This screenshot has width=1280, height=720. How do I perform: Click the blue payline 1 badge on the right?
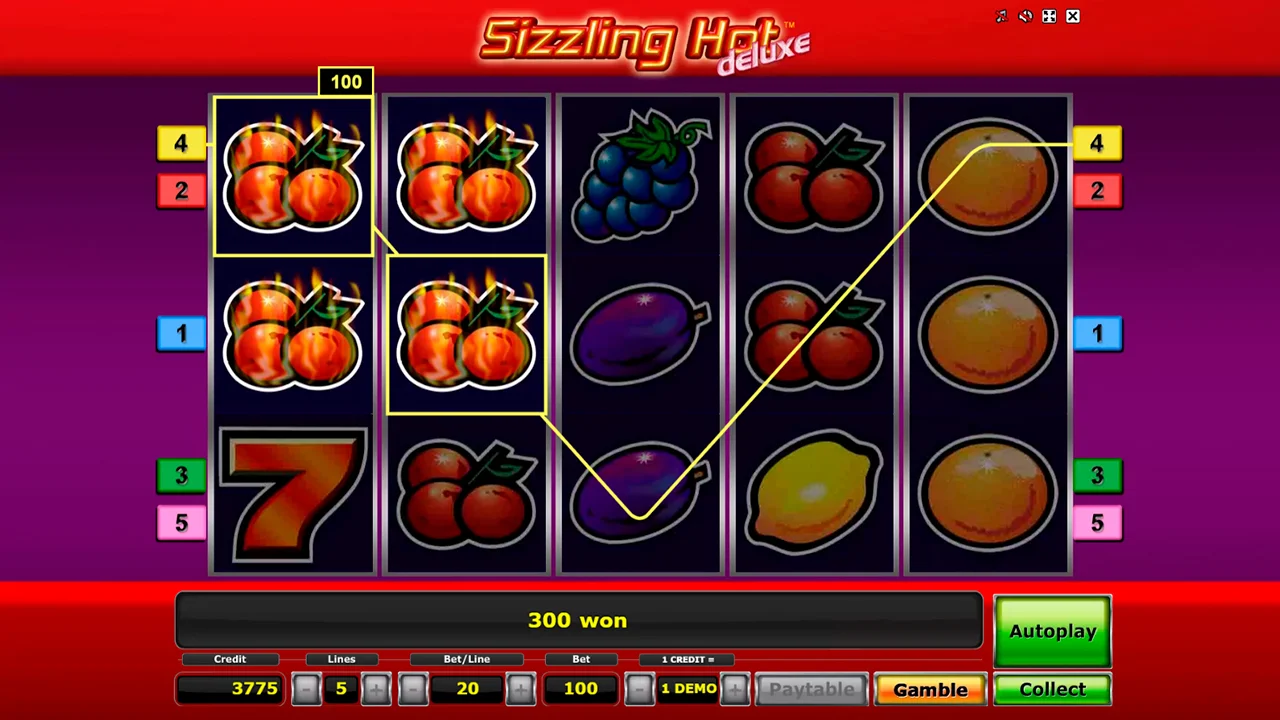point(1097,333)
